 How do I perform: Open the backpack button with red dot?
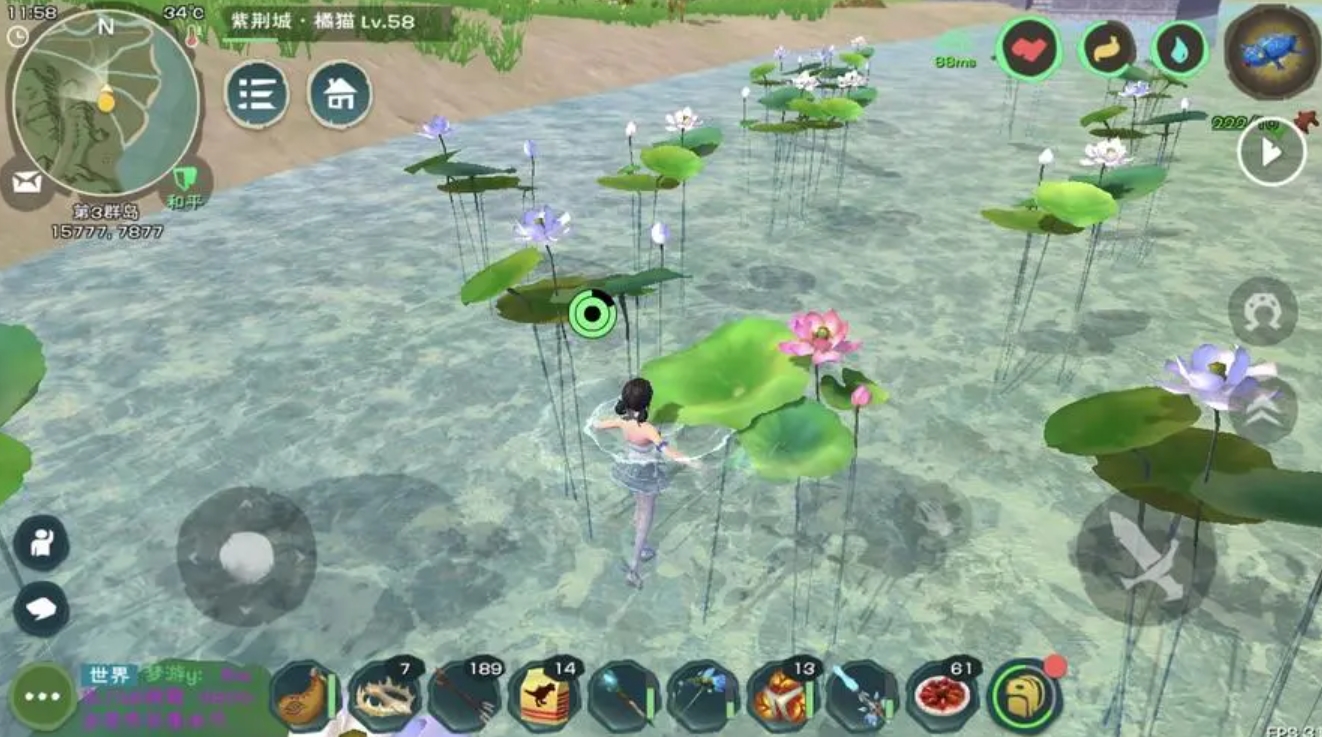point(1023,697)
